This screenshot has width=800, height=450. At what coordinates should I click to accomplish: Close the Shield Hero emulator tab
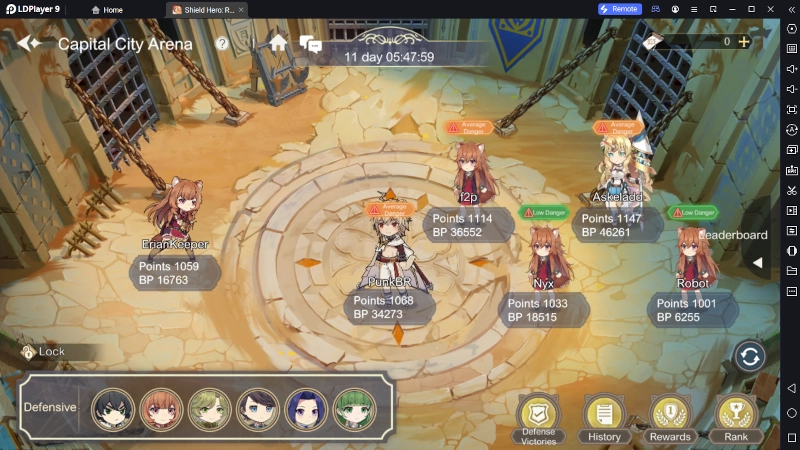pos(242,9)
